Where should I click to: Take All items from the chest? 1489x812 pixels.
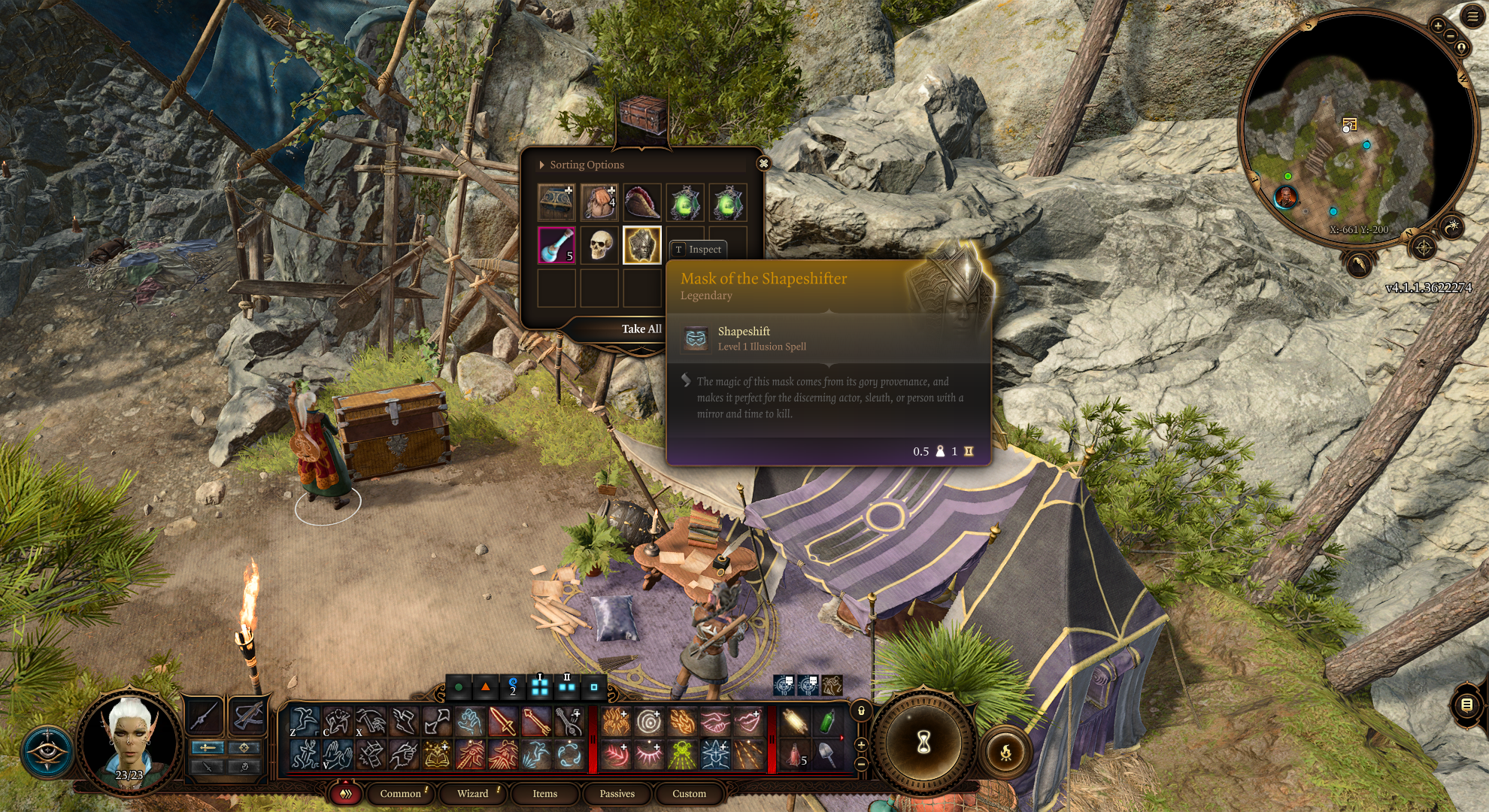click(641, 329)
